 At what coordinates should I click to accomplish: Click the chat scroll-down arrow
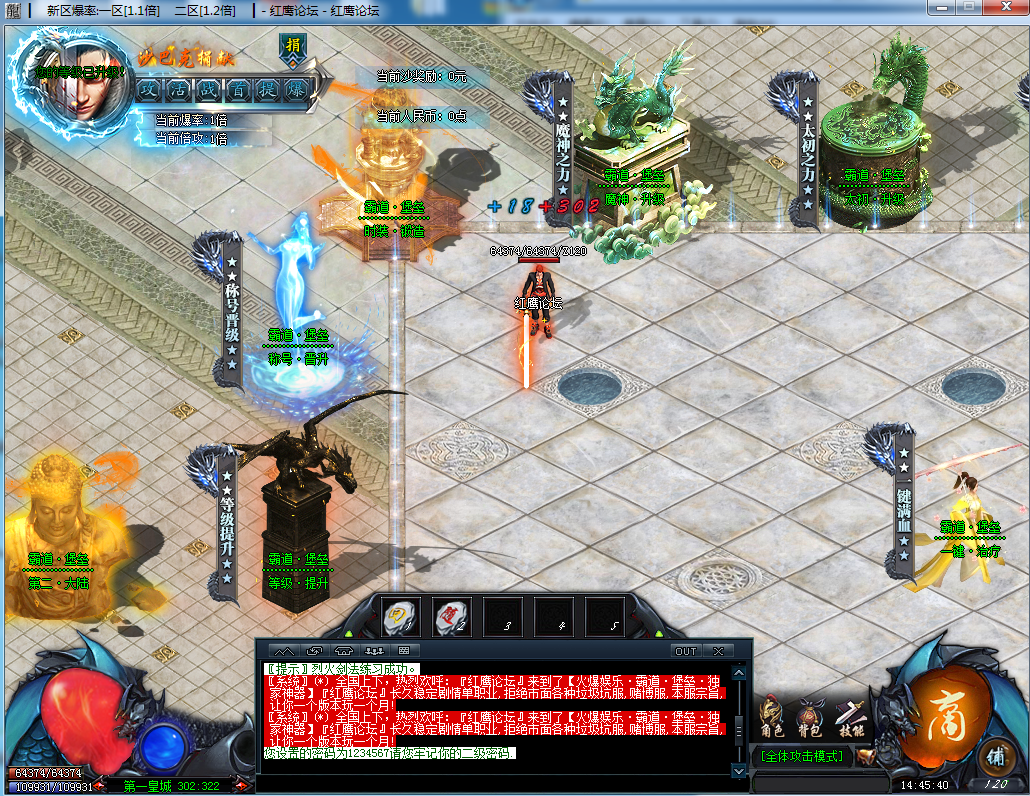[739, 771]
